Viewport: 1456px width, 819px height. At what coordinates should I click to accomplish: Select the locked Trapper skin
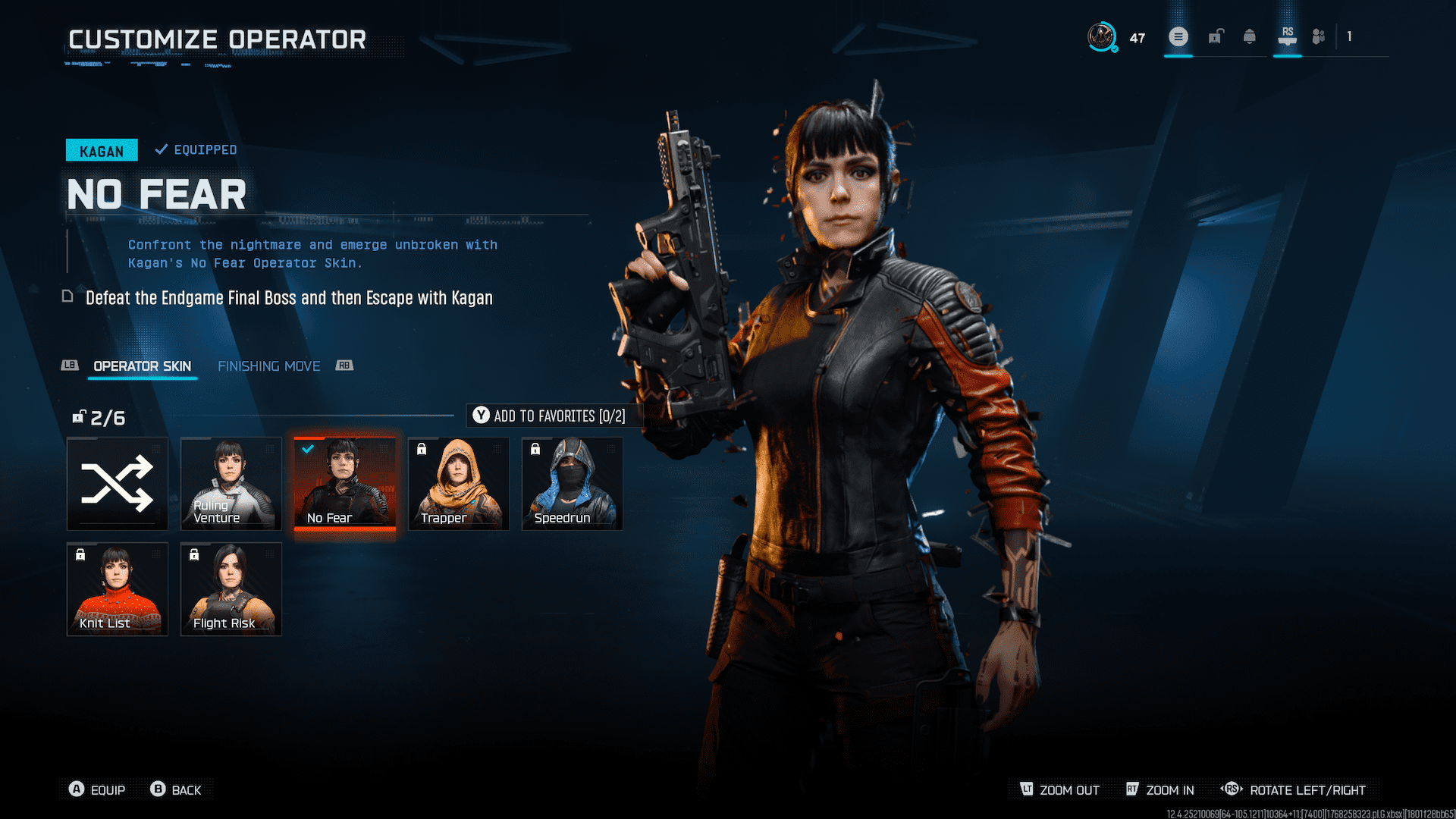coord(459,483)
